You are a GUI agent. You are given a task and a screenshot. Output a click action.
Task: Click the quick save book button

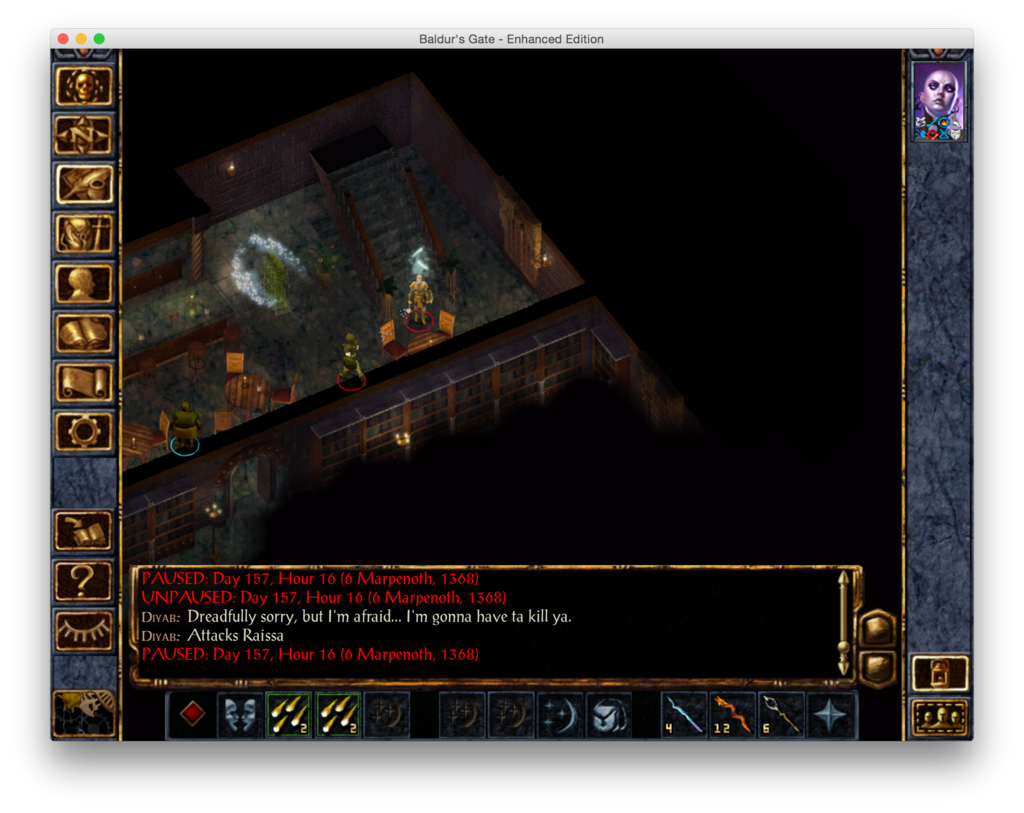(x=84, y=530)
